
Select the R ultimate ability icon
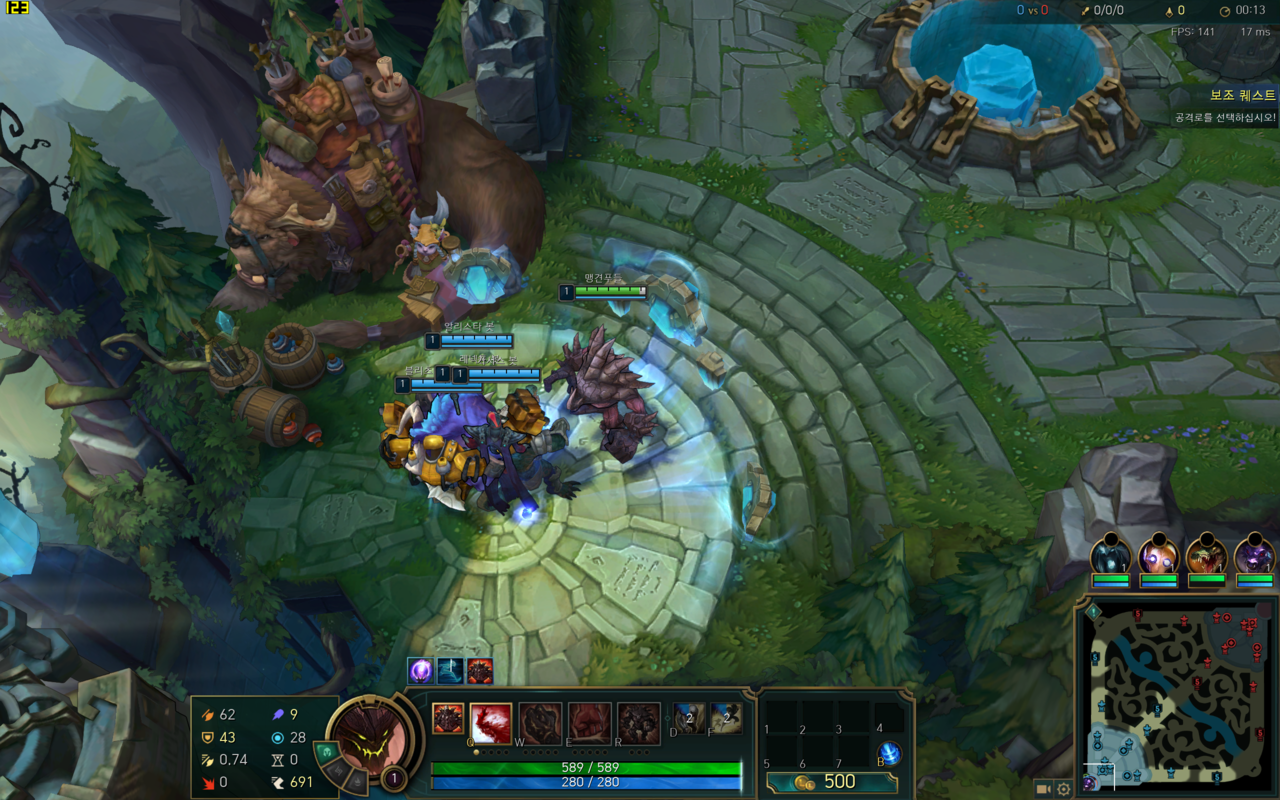pyautogui.click(x=638, y=724)
